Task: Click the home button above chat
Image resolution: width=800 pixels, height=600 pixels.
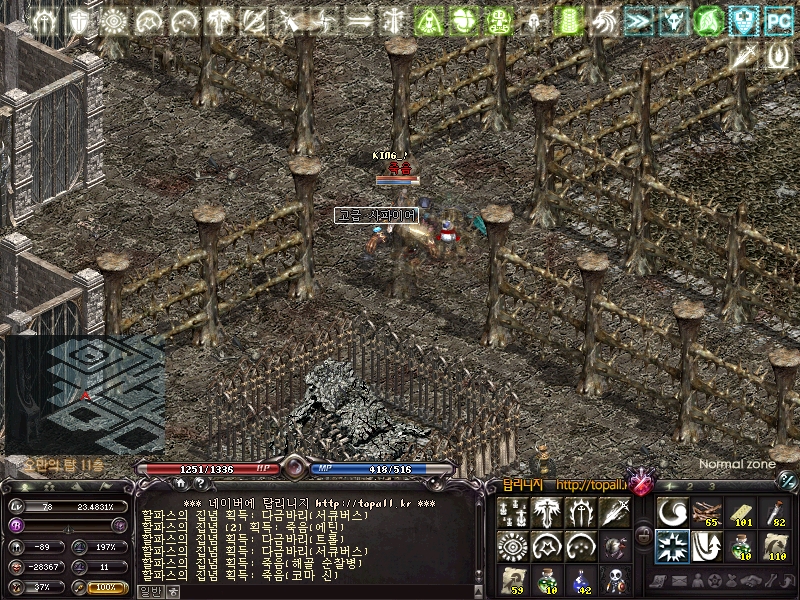Action: pyautogui.click(x=183, y=484)
